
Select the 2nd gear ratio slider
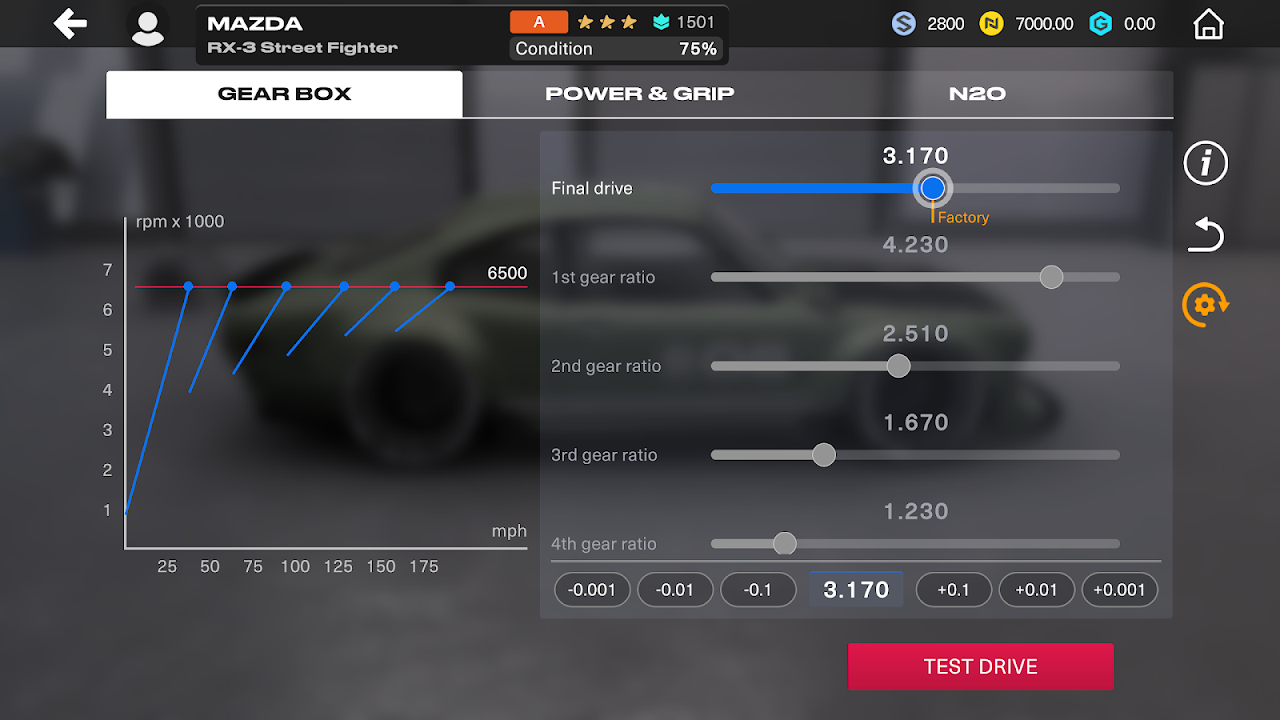pyautogui.click(x=899, y=366)
